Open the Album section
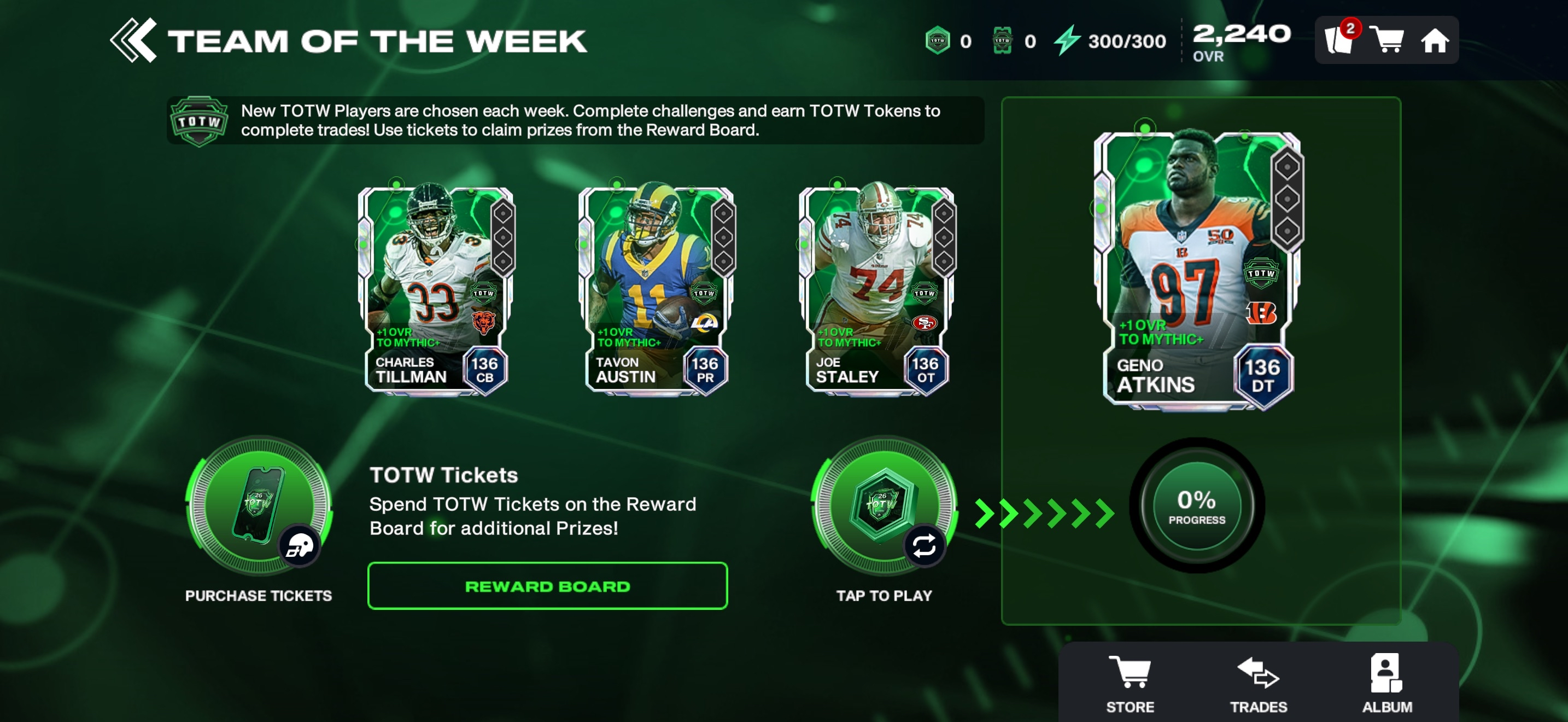Screen dimensions: 1568x722 tap(1386, 683)
